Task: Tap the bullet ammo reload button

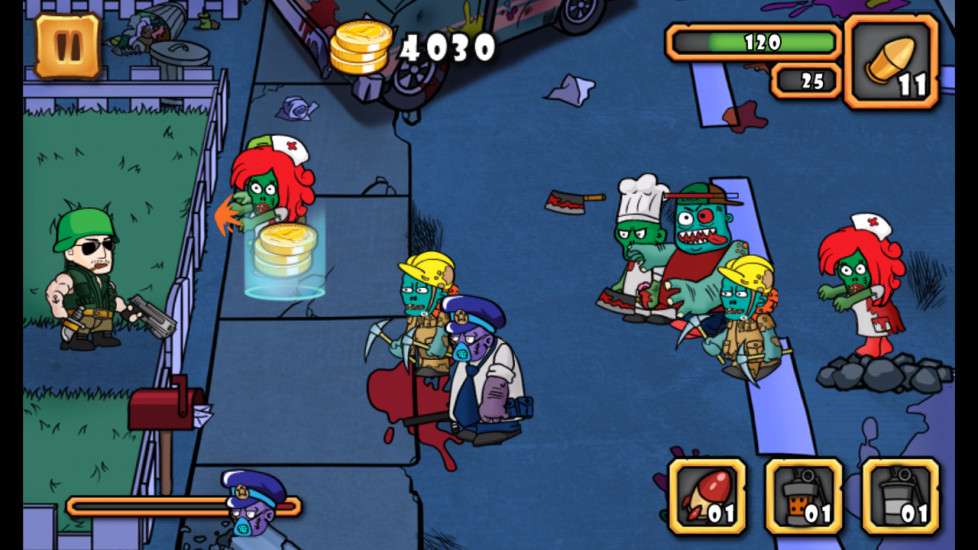Action: tap(892, 61)
